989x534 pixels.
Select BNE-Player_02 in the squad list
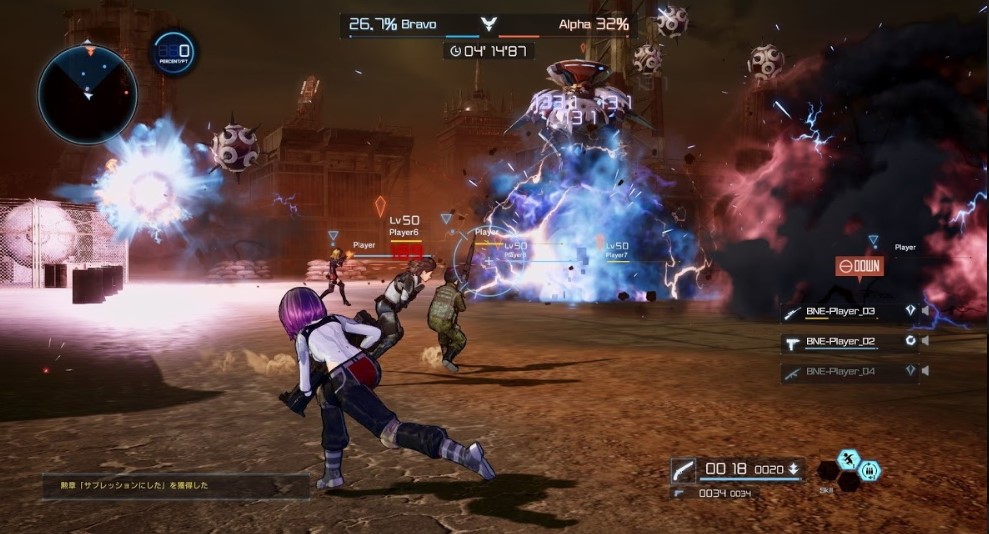(840, 341)
